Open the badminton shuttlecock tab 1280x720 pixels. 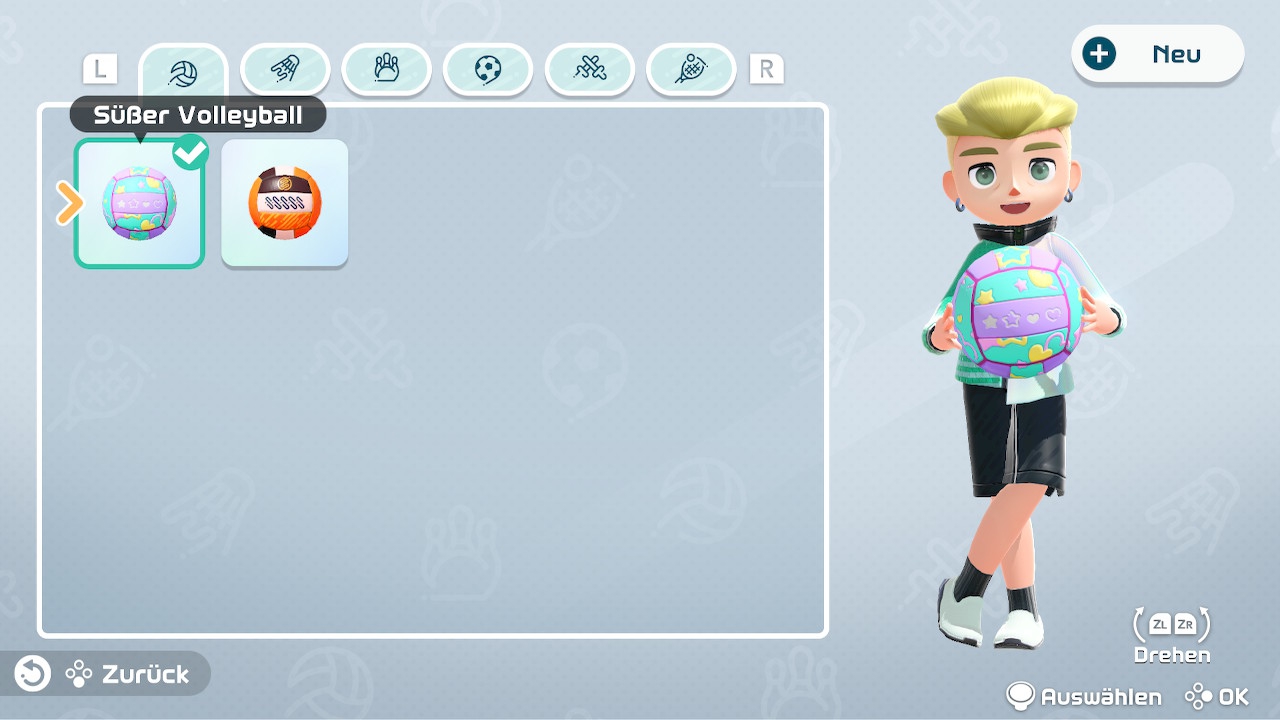pos(285,70)
